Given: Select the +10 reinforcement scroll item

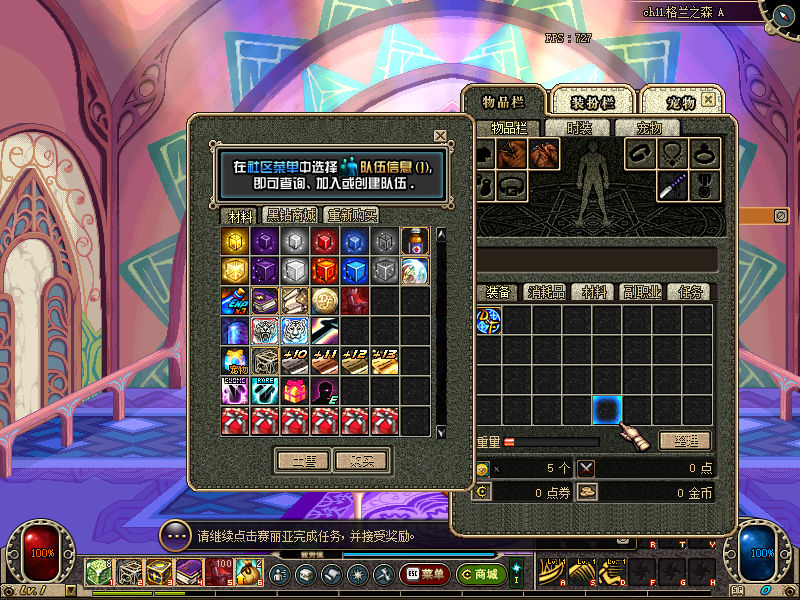Looking at the screenshot, I should click(295, 361).
